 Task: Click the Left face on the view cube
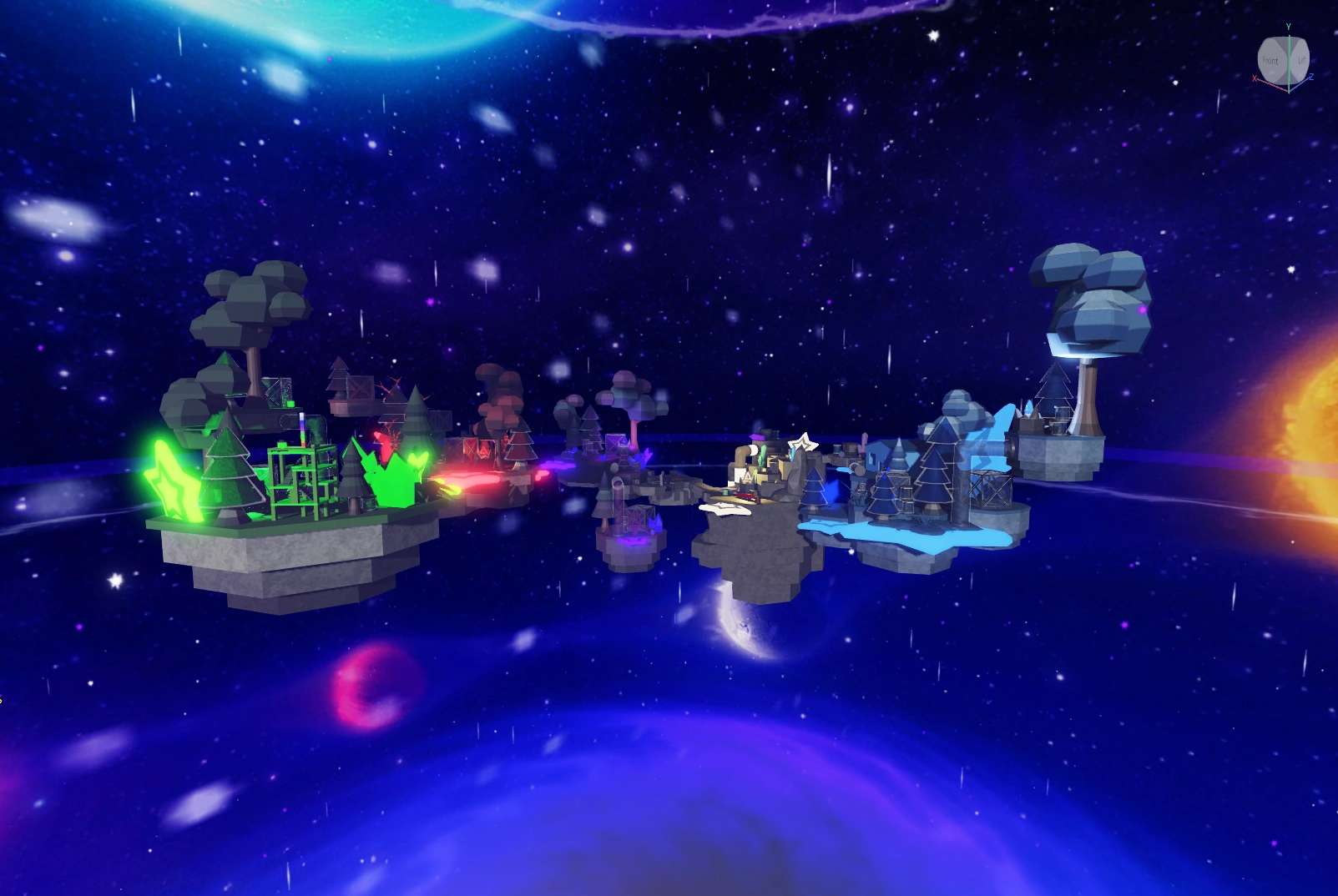point(1302,61)
